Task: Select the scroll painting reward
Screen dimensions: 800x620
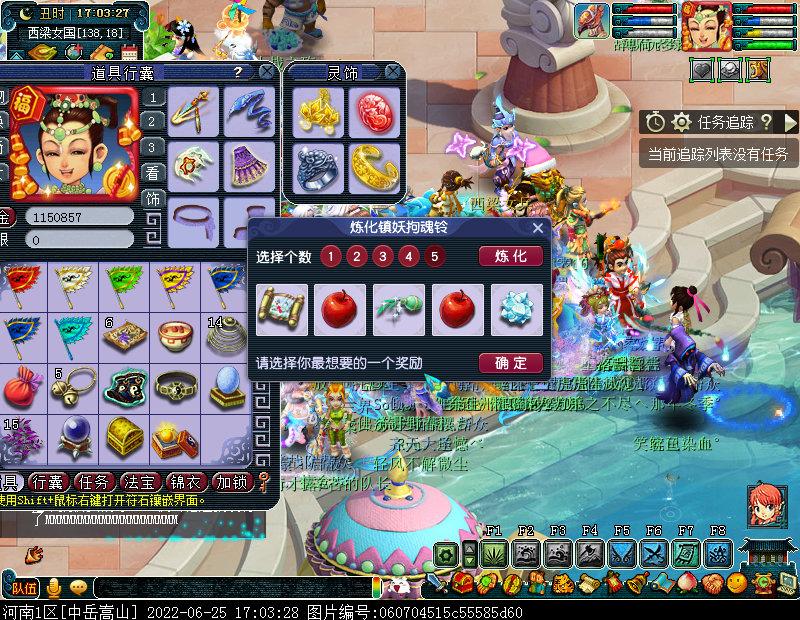Action: 282,310
